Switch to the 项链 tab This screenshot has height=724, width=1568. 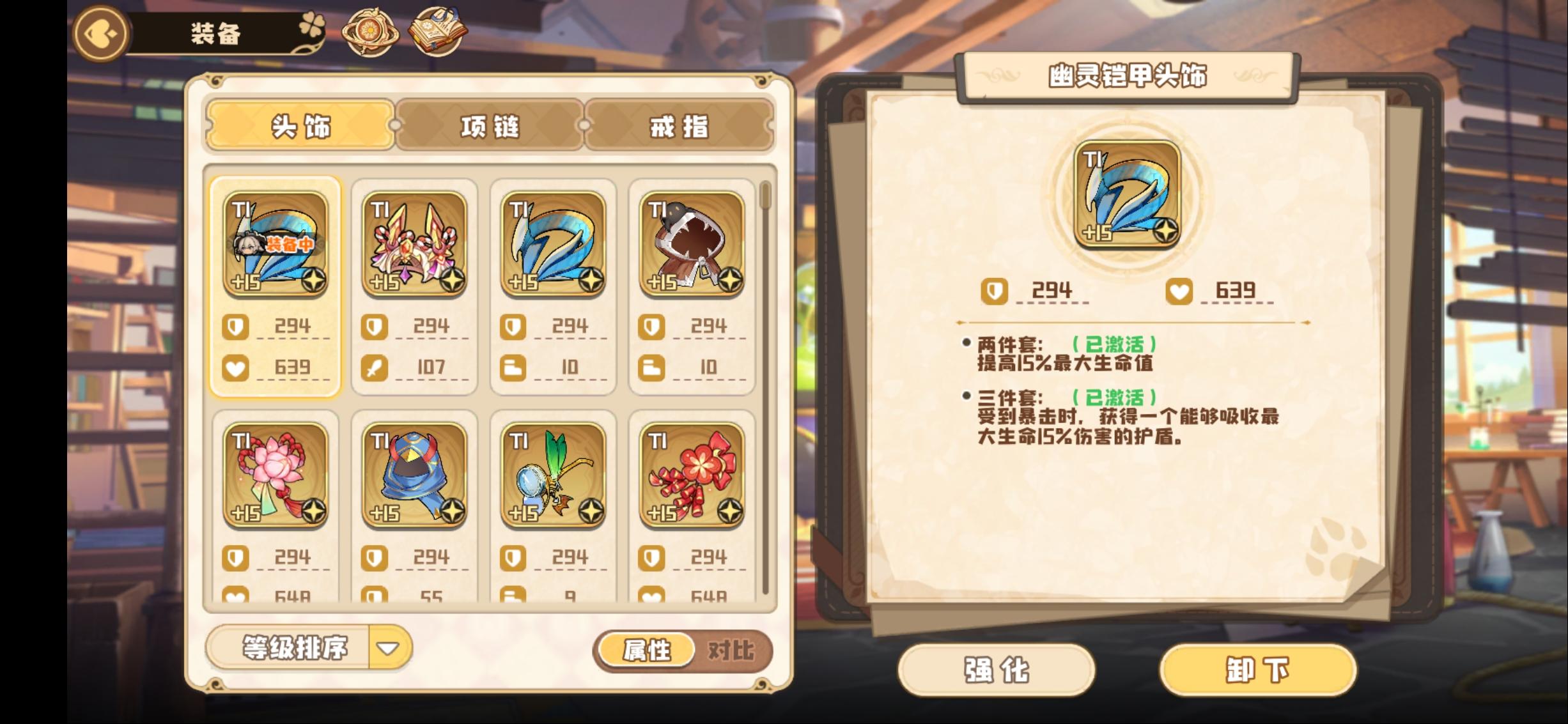pyautogui.click(x=488, y=126)
